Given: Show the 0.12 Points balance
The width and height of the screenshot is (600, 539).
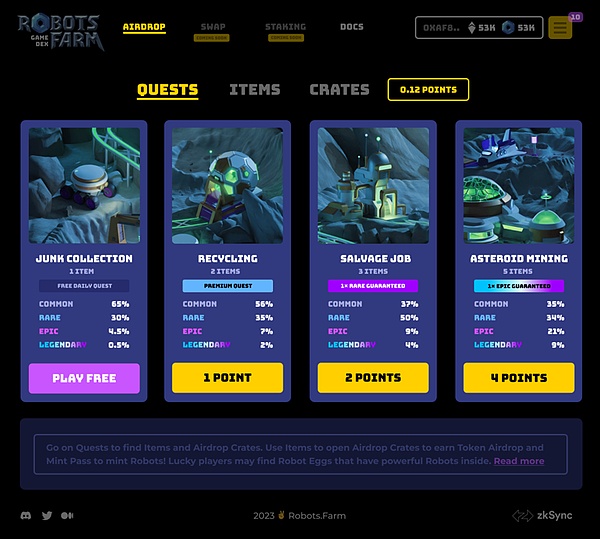Looking at the screenshot, I should pos(428,89).
